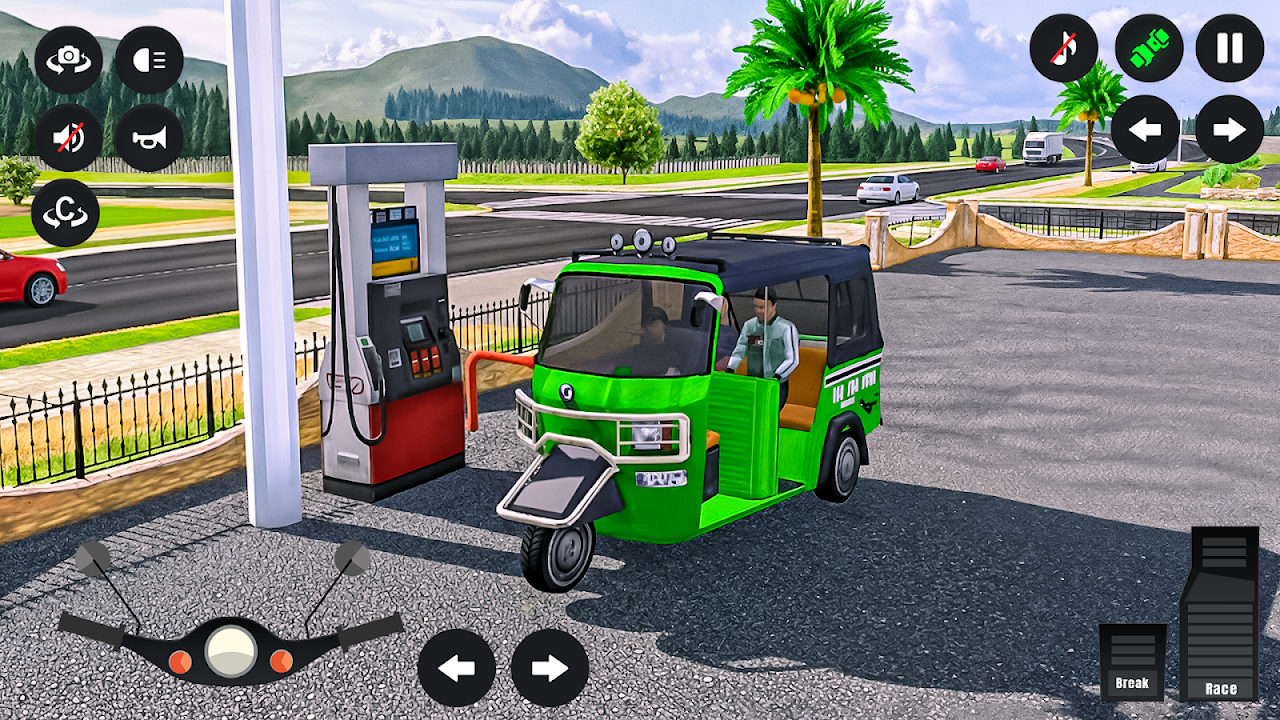
Task: Steer left with arrow beside the handlebar
Action: click(457, 668)
